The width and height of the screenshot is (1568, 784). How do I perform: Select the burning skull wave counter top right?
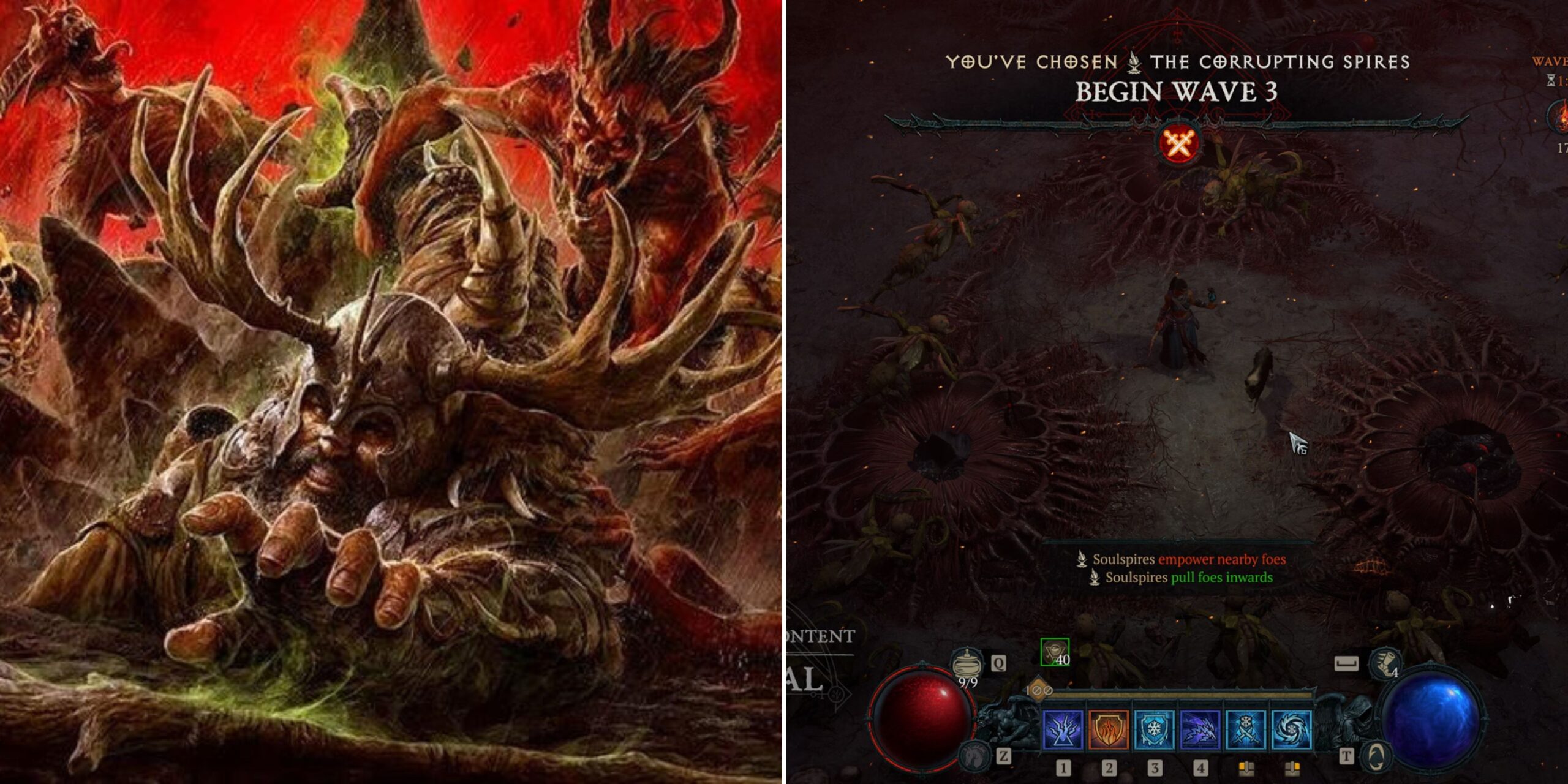point(1562,118)
